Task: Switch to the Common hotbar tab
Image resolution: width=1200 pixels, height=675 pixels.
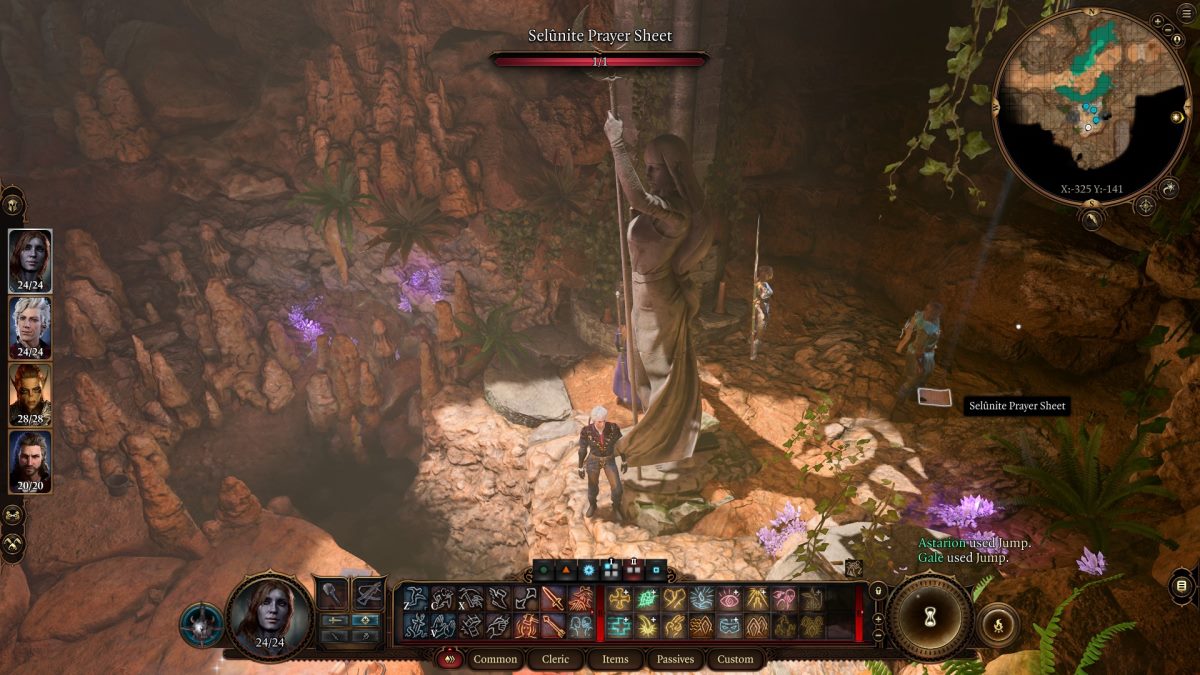Action: (495, 659)
